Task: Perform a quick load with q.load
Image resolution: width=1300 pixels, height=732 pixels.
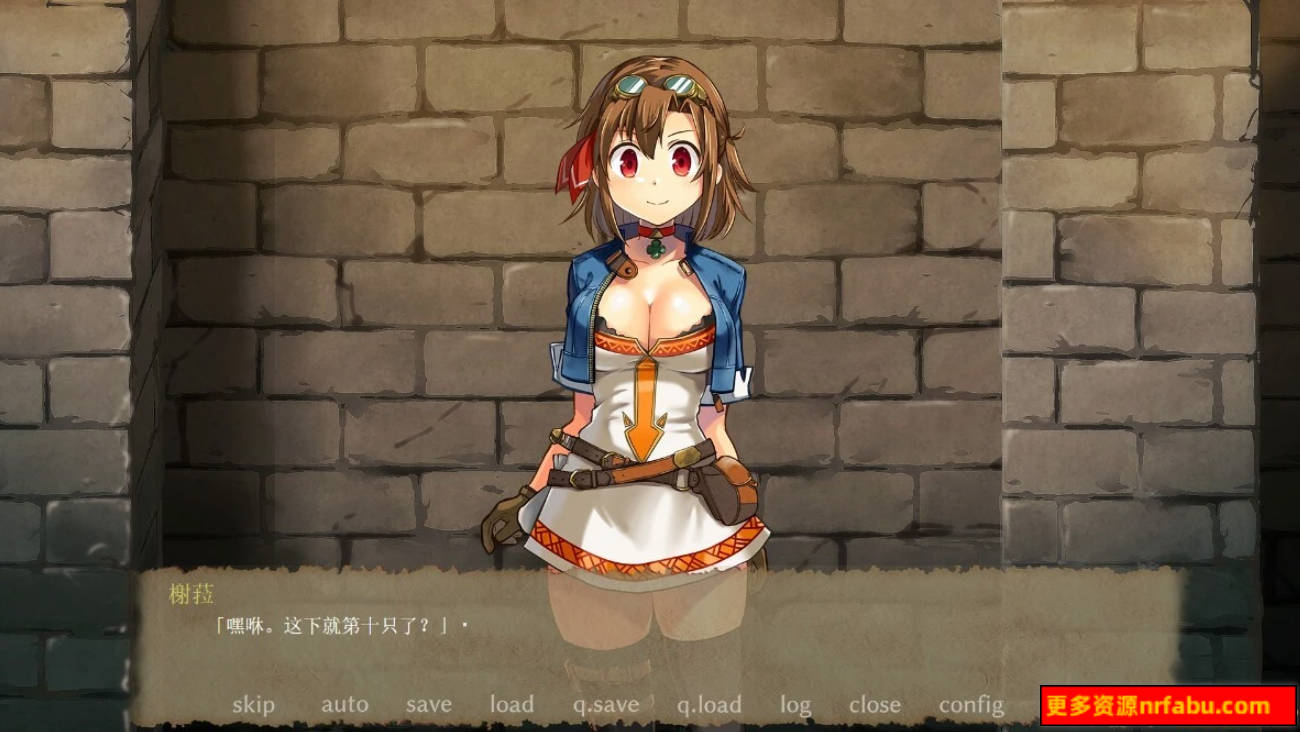Action: pos(709,704)
